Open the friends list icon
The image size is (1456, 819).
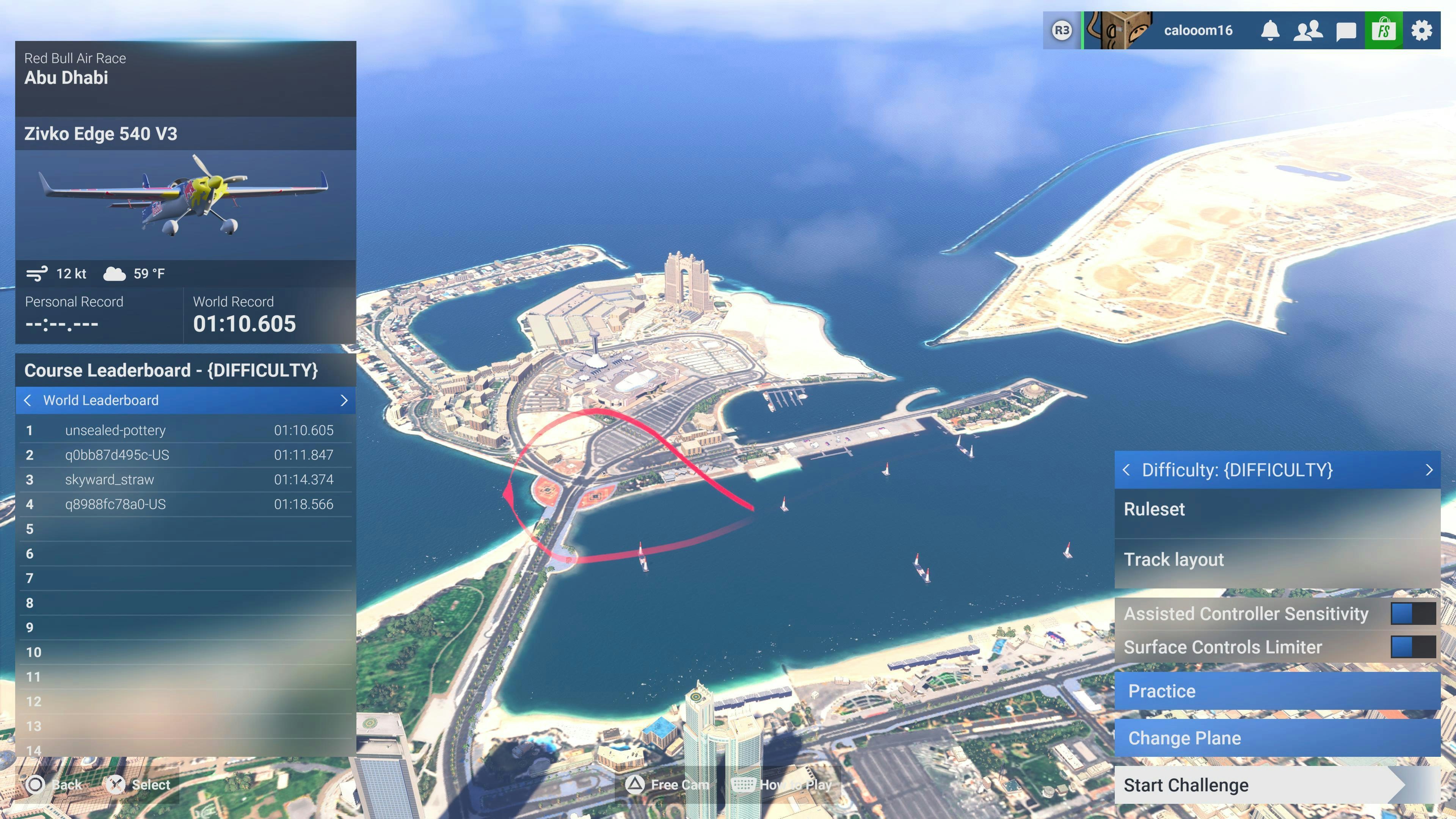click(1308, 30)
